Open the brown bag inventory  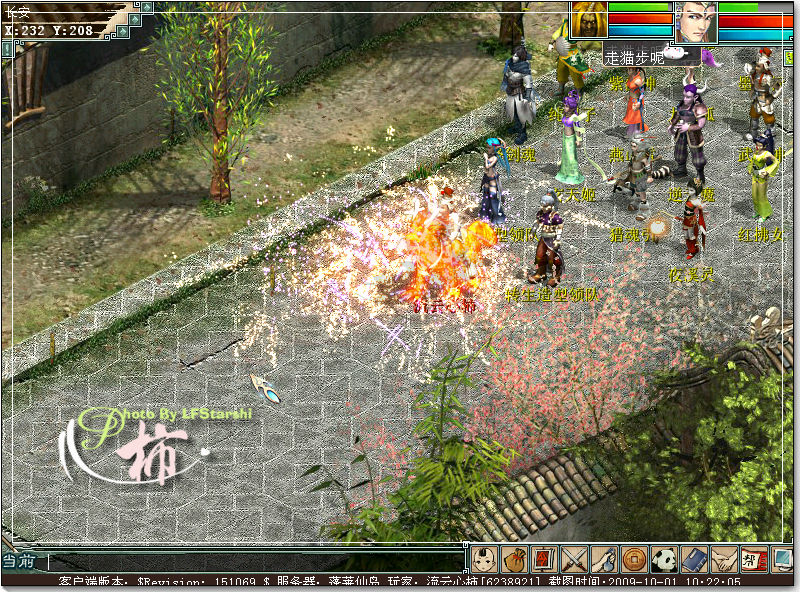514,559
